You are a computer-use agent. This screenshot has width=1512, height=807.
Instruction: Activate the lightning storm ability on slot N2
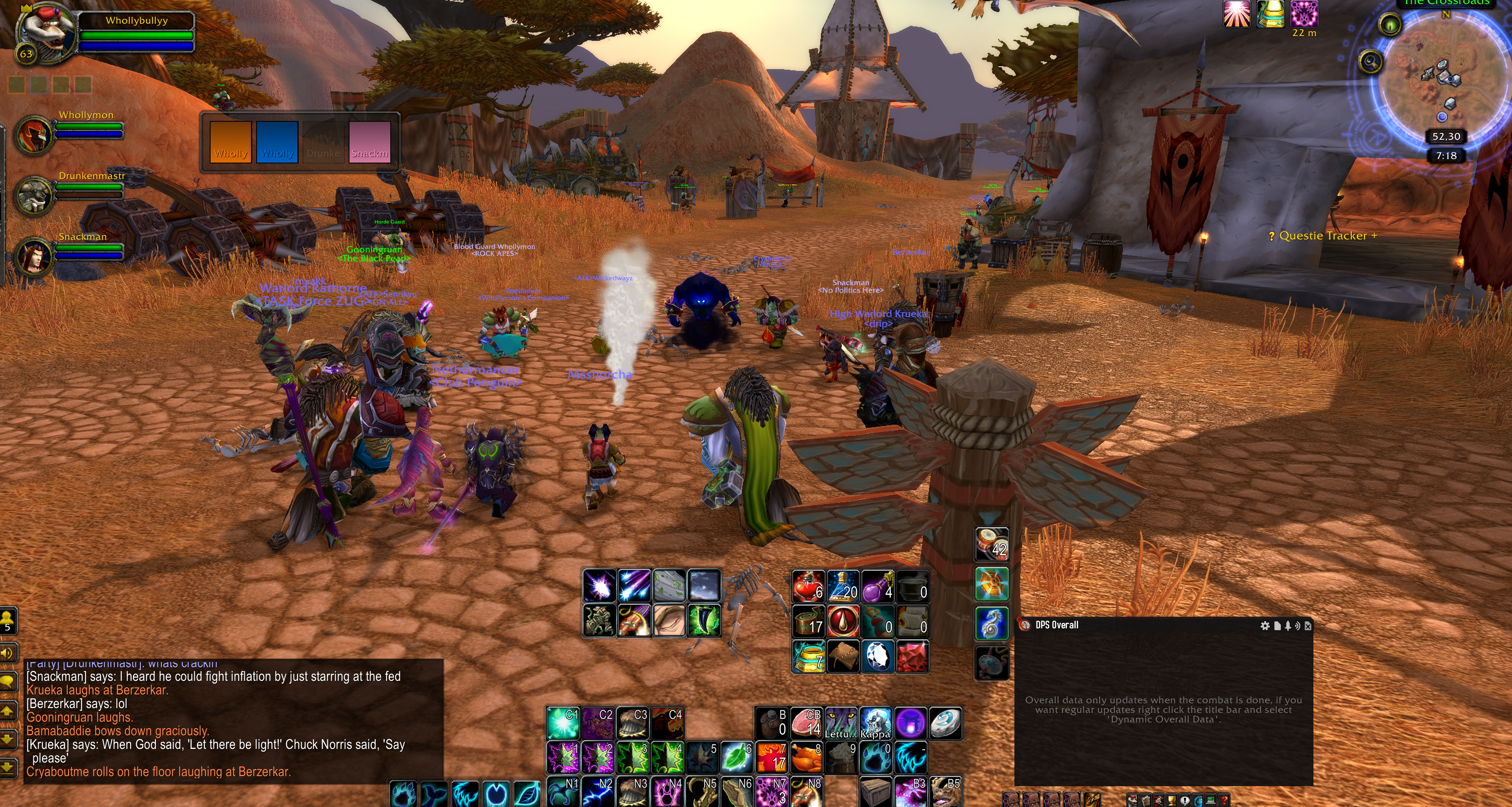pyautogui.click(x=598, y=792)
